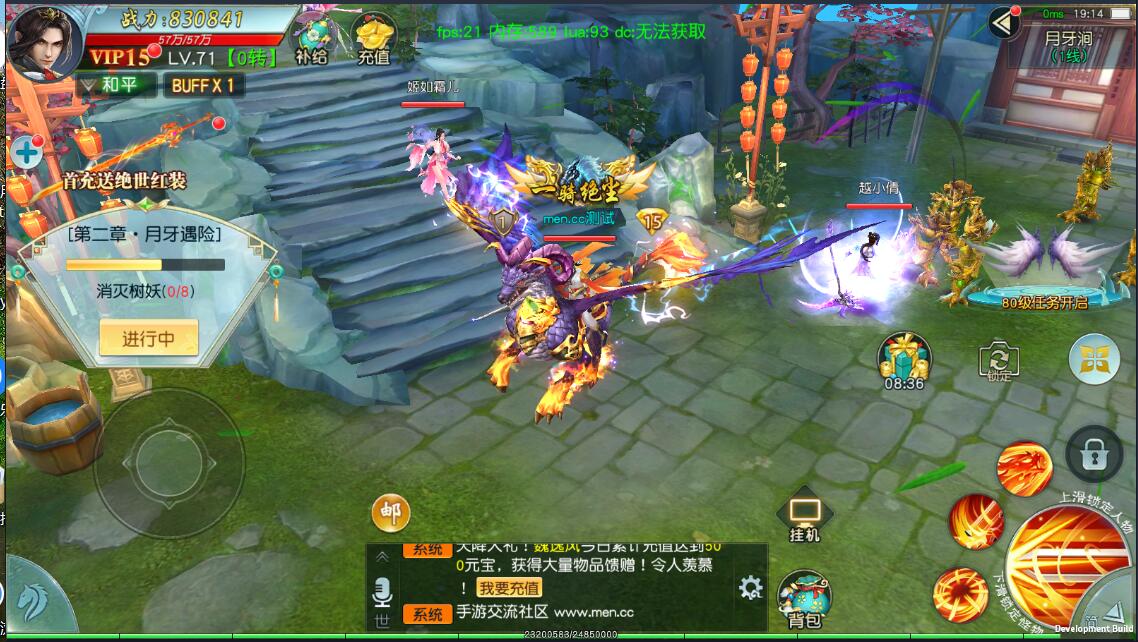Open the 补给 supply icon
Image resolution: width=1138 pixels, height=642 pixels.
coord(311,37)
